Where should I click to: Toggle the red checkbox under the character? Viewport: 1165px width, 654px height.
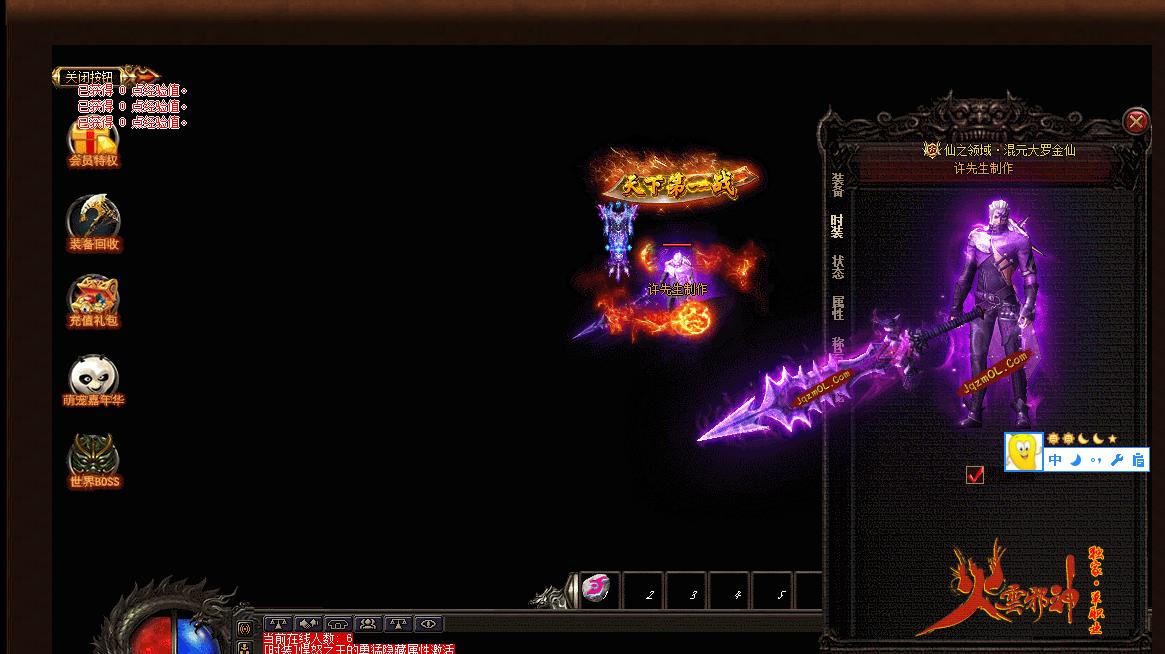click(x=975, y=475)
